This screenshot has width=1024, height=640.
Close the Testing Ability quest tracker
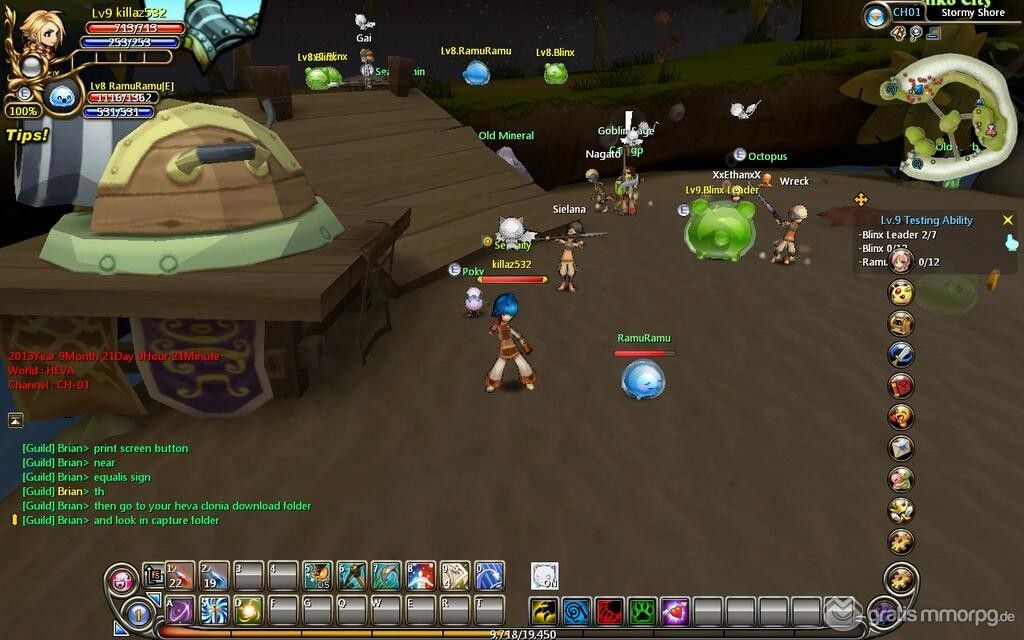(x=1007, y=220)
